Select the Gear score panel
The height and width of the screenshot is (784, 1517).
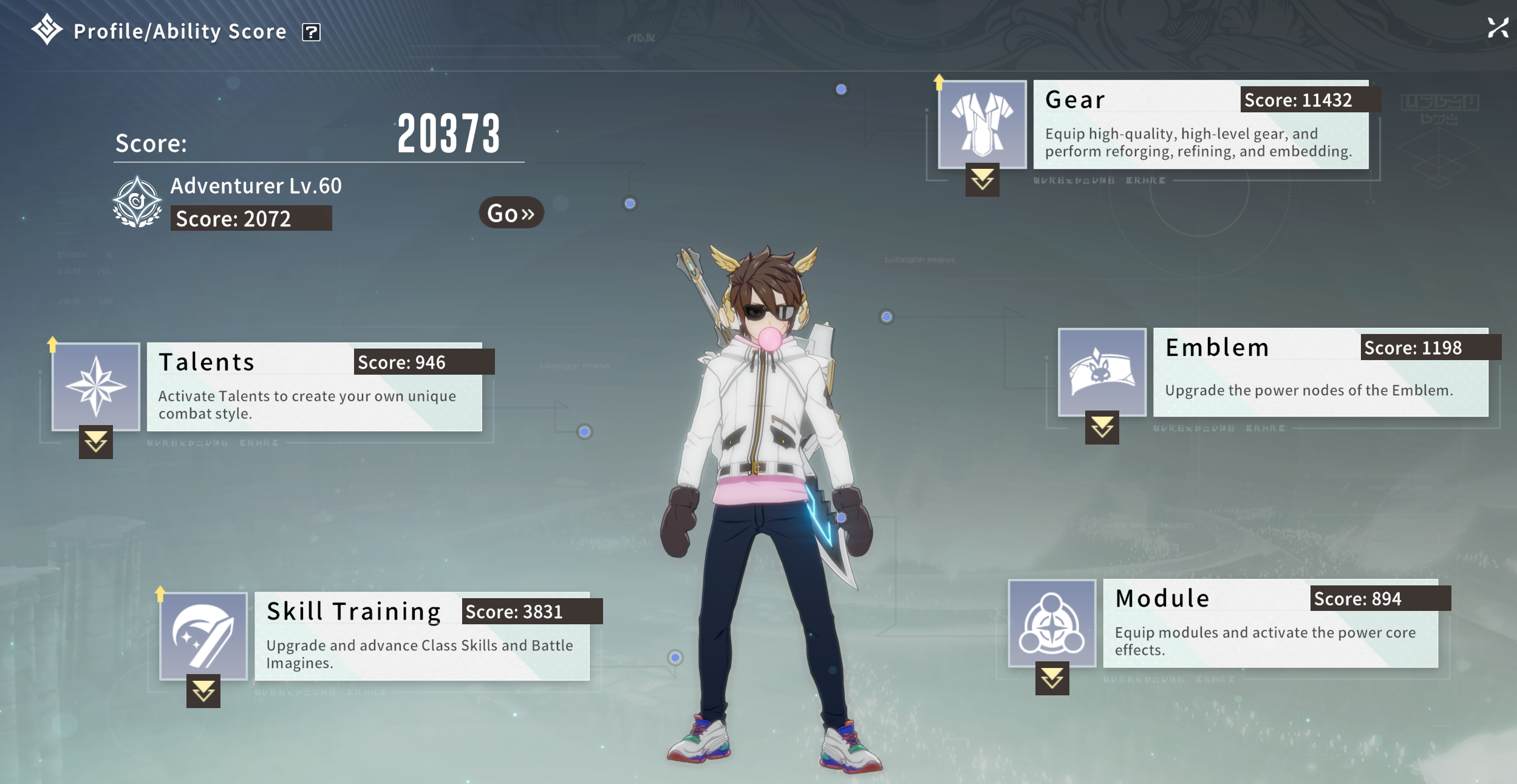click(x=1201, y=125)
